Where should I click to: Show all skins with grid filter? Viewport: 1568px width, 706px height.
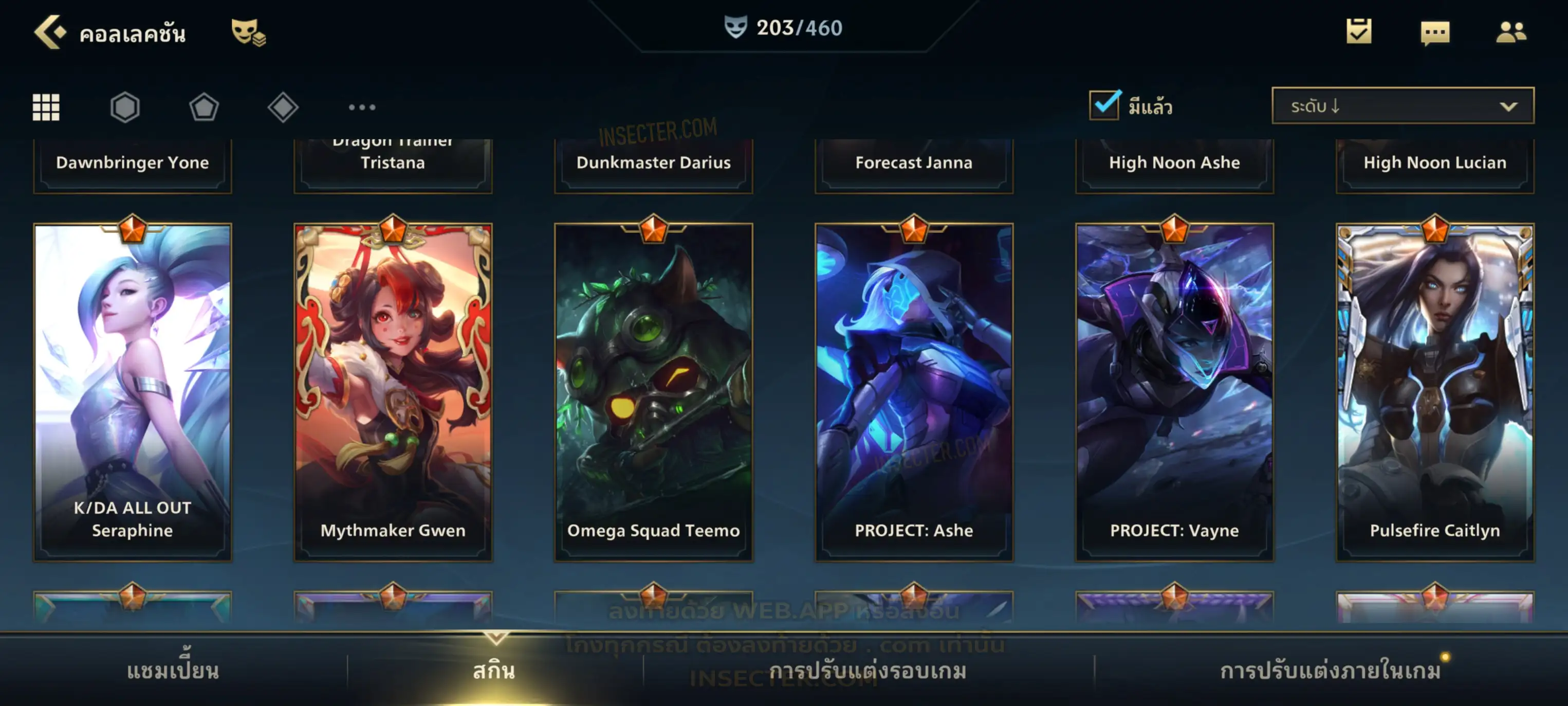(x=46, y=107)
